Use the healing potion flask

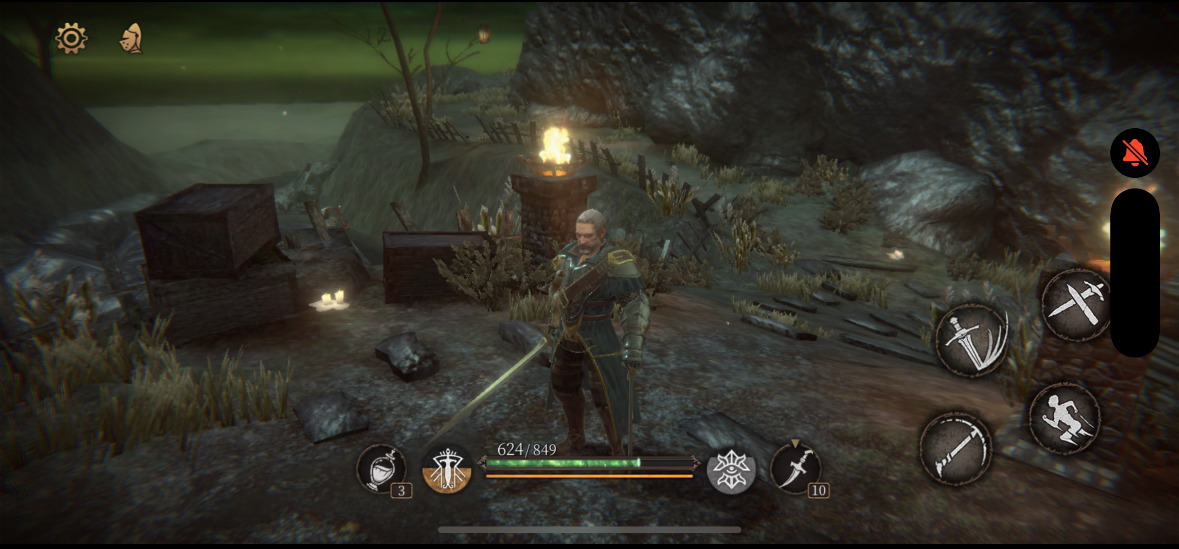381,468
